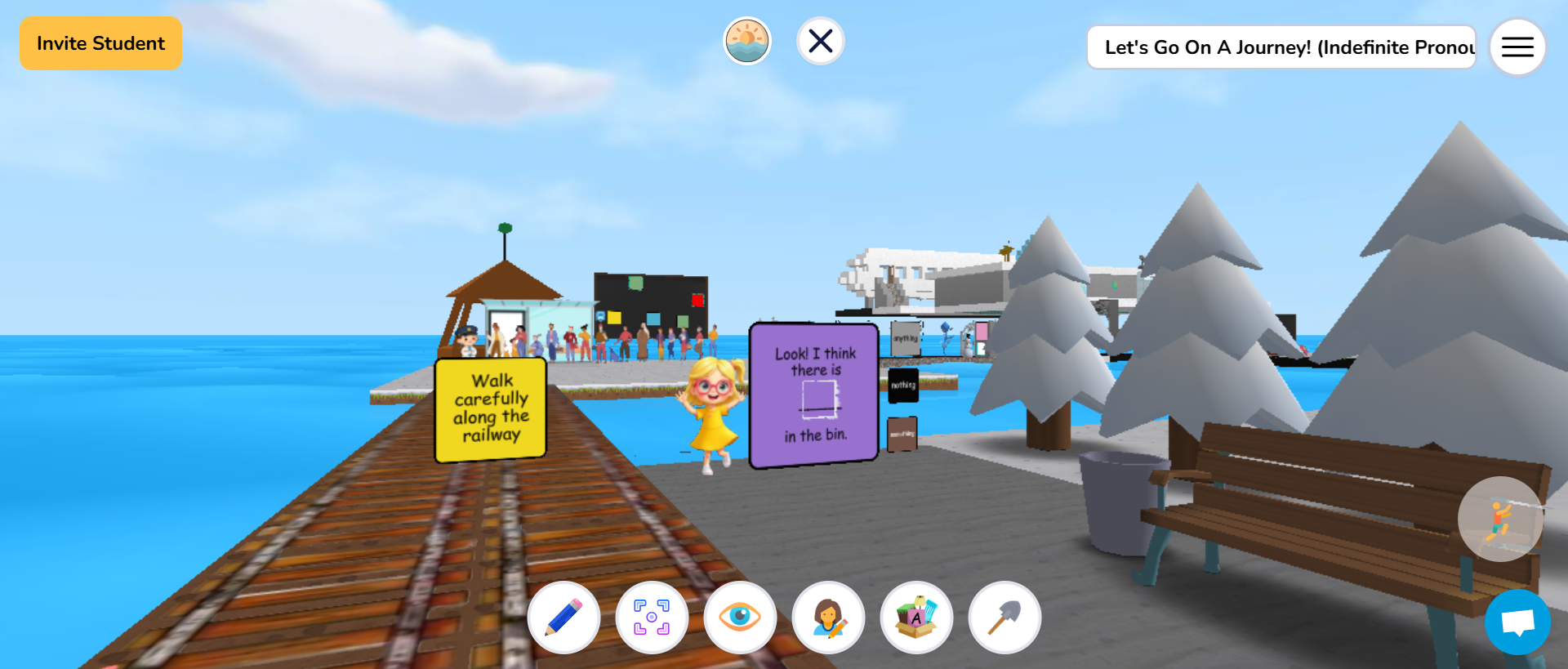Select the pencil editing tool
This screenshot has width=1568, height=669.
(x=563, y=618)
